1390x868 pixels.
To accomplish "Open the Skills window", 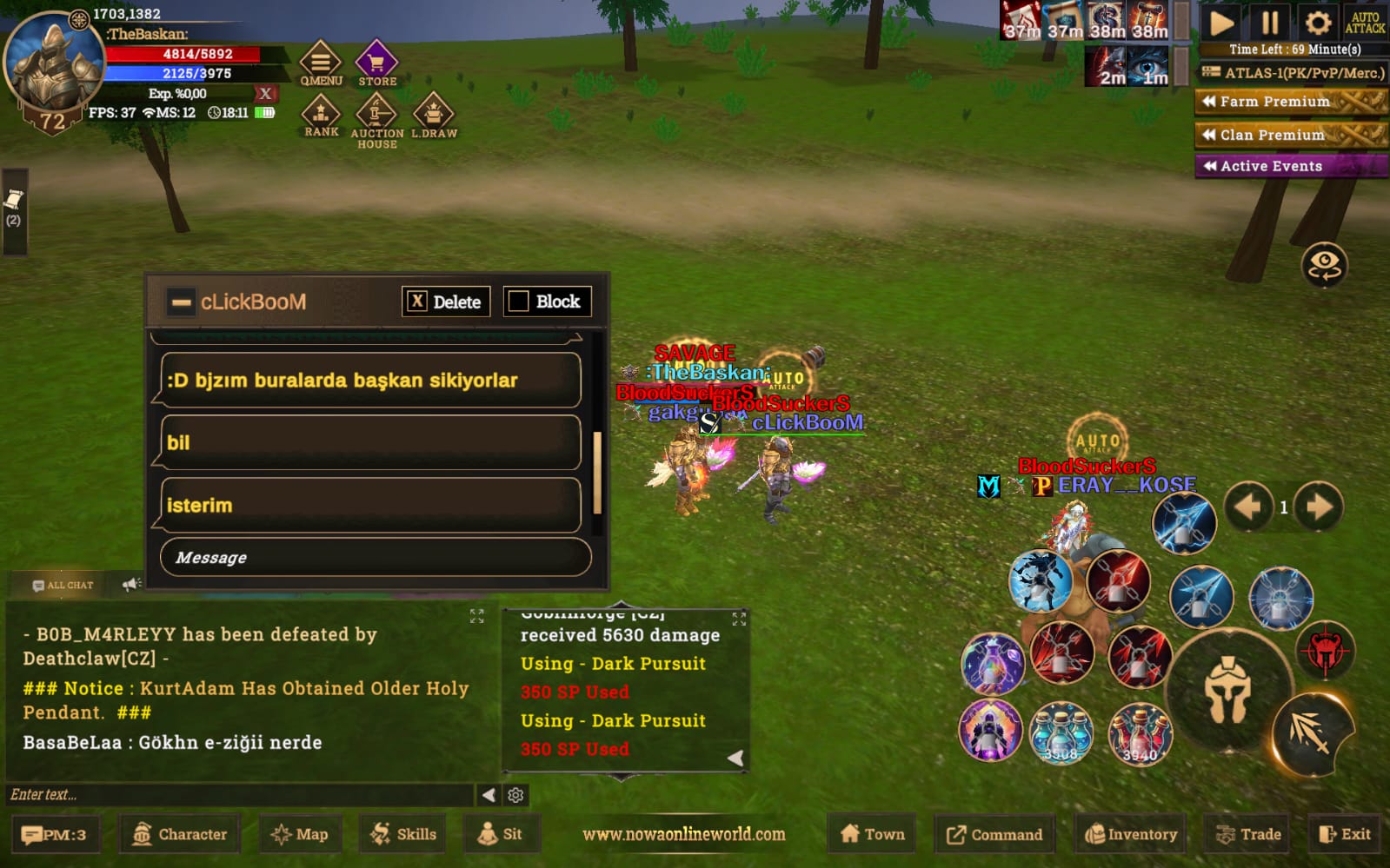I will pyautogui.click(x=403, y=834).
